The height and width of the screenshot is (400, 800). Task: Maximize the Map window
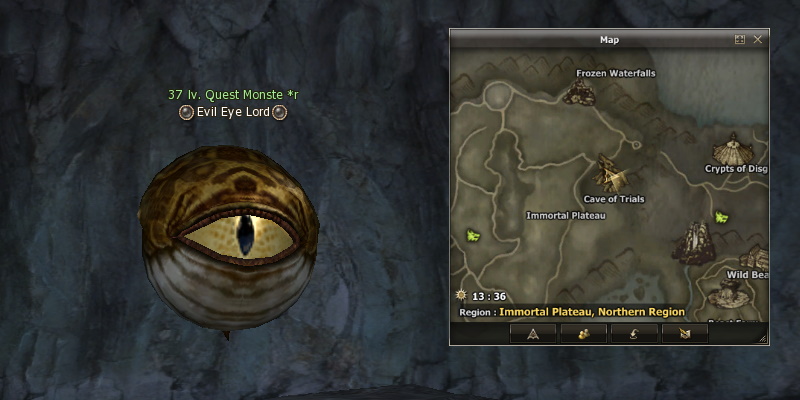pyautogui.click(x=740, y=40)
